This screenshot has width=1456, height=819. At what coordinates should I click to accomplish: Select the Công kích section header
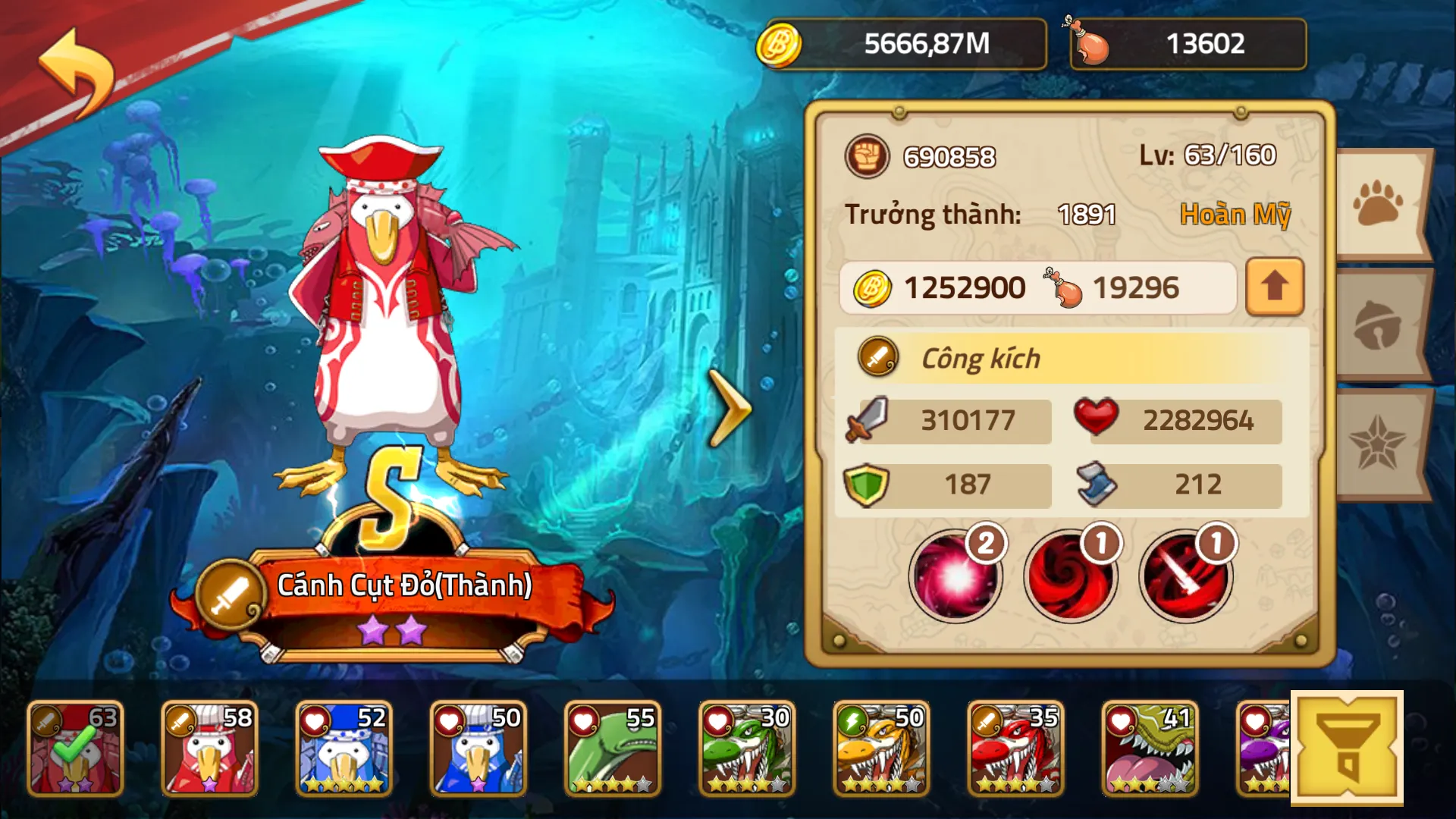(978, 358)
